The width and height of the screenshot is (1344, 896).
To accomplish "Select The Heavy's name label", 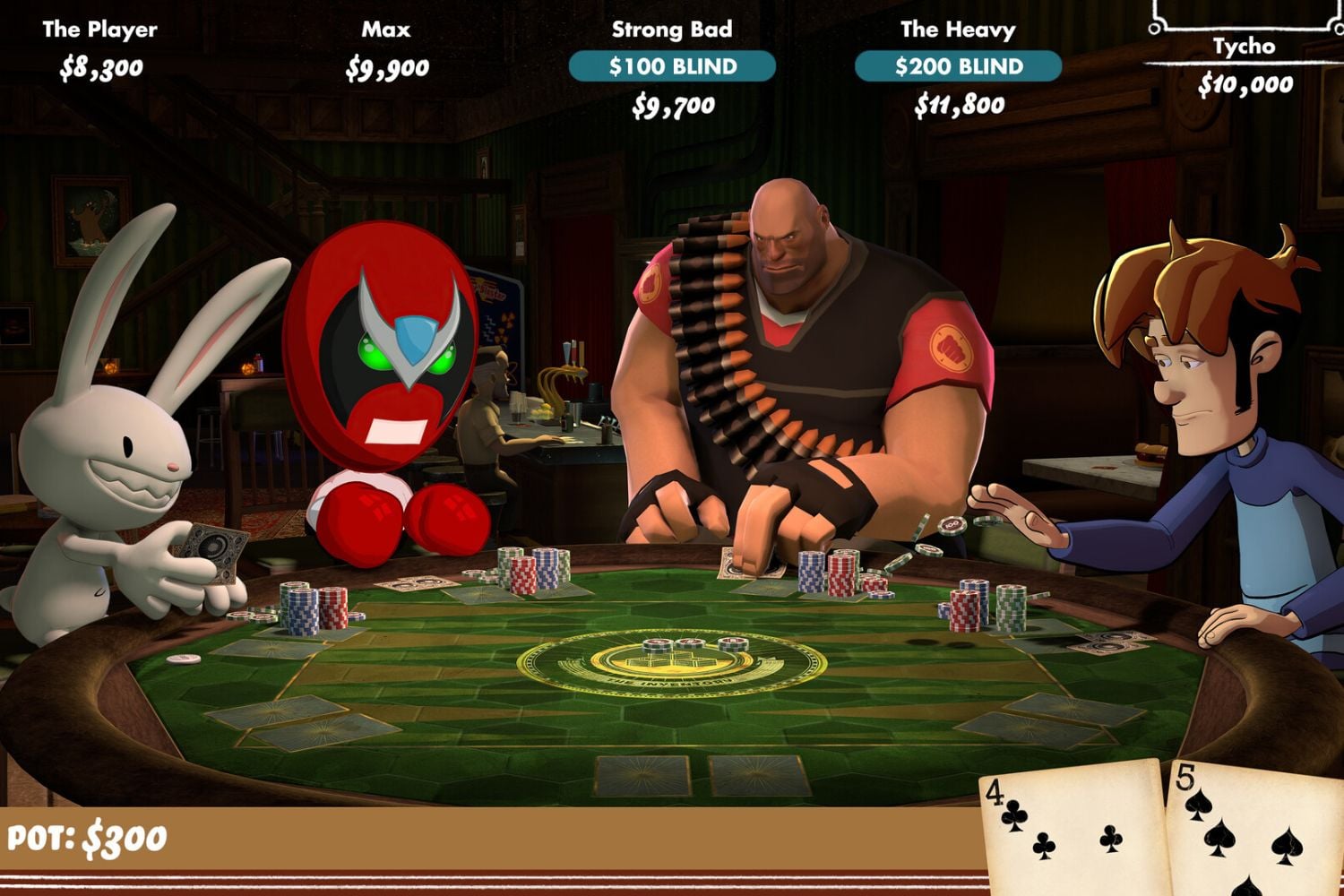I will (x=956, y=28).
